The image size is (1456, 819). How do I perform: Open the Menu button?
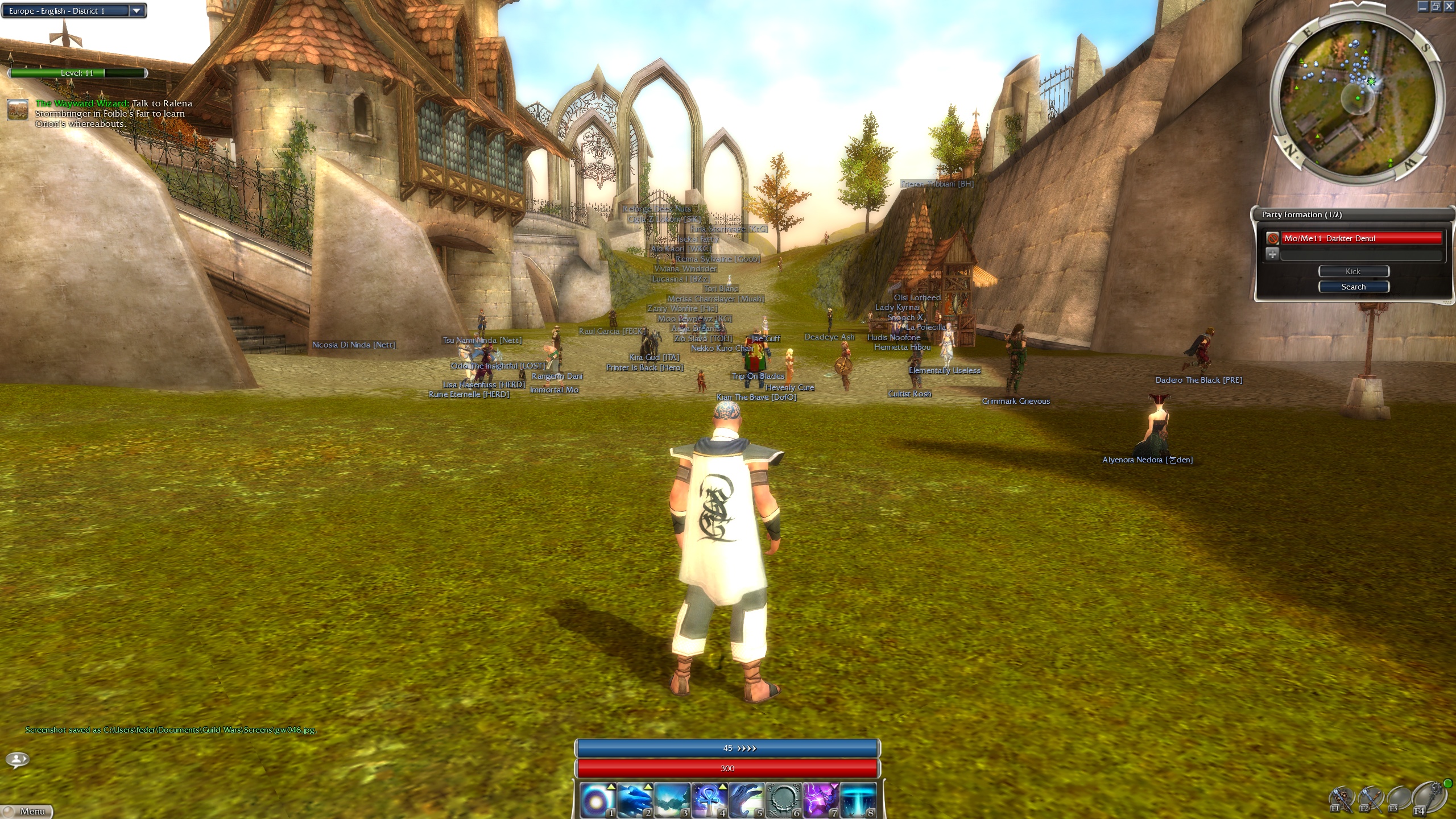pos(27,811)
